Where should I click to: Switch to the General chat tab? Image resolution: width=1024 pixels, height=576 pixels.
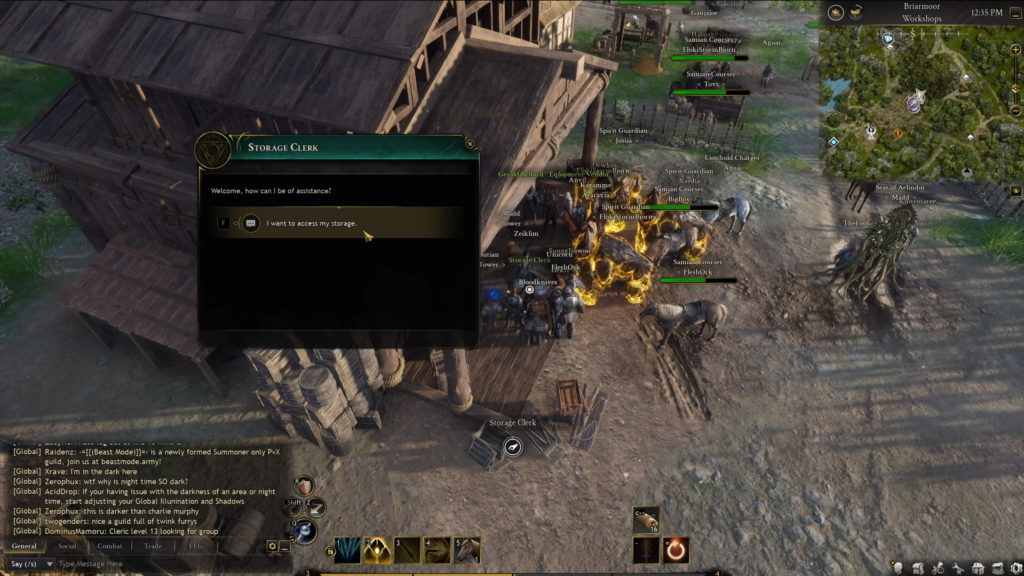(x=23, y=546)
